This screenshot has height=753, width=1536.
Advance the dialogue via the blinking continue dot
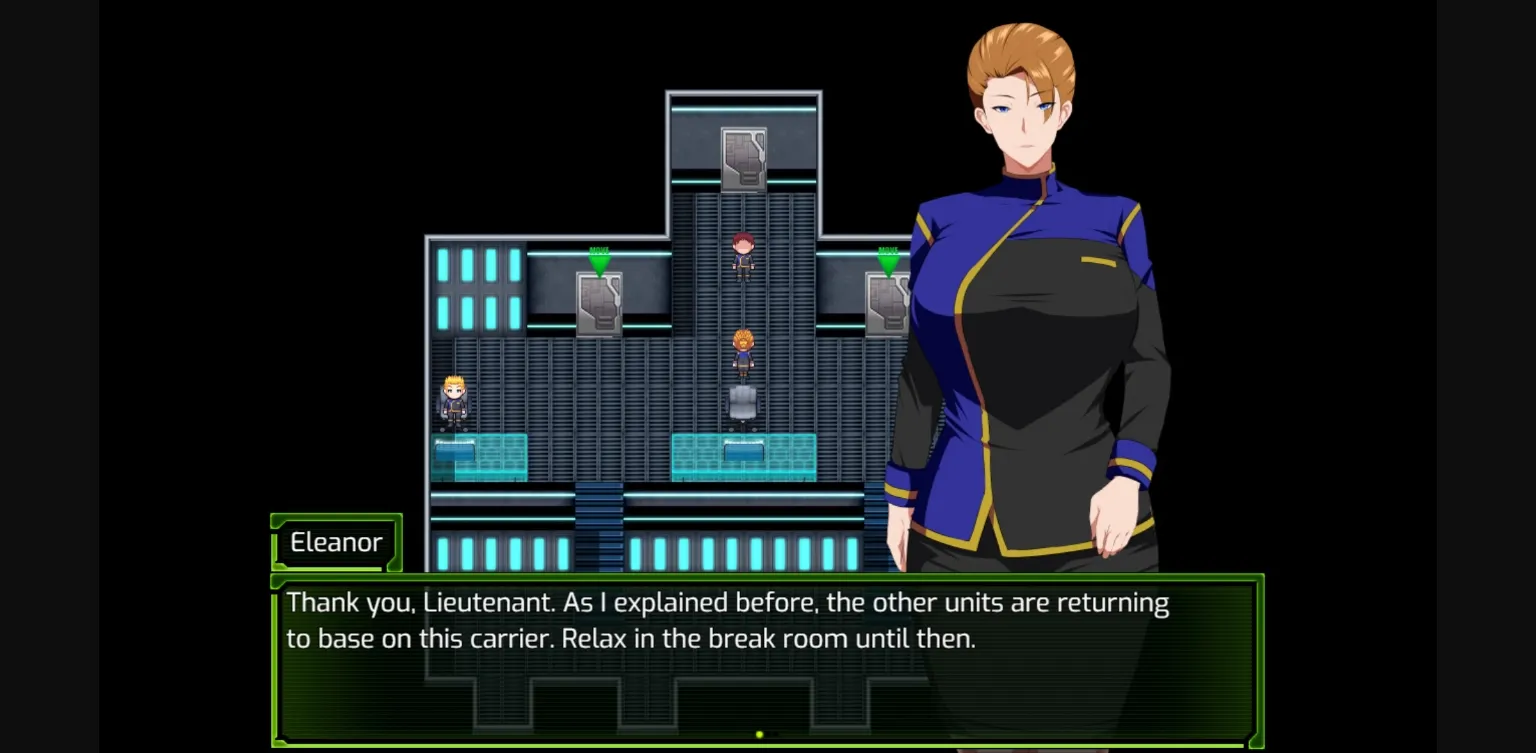tap(758, 733)
